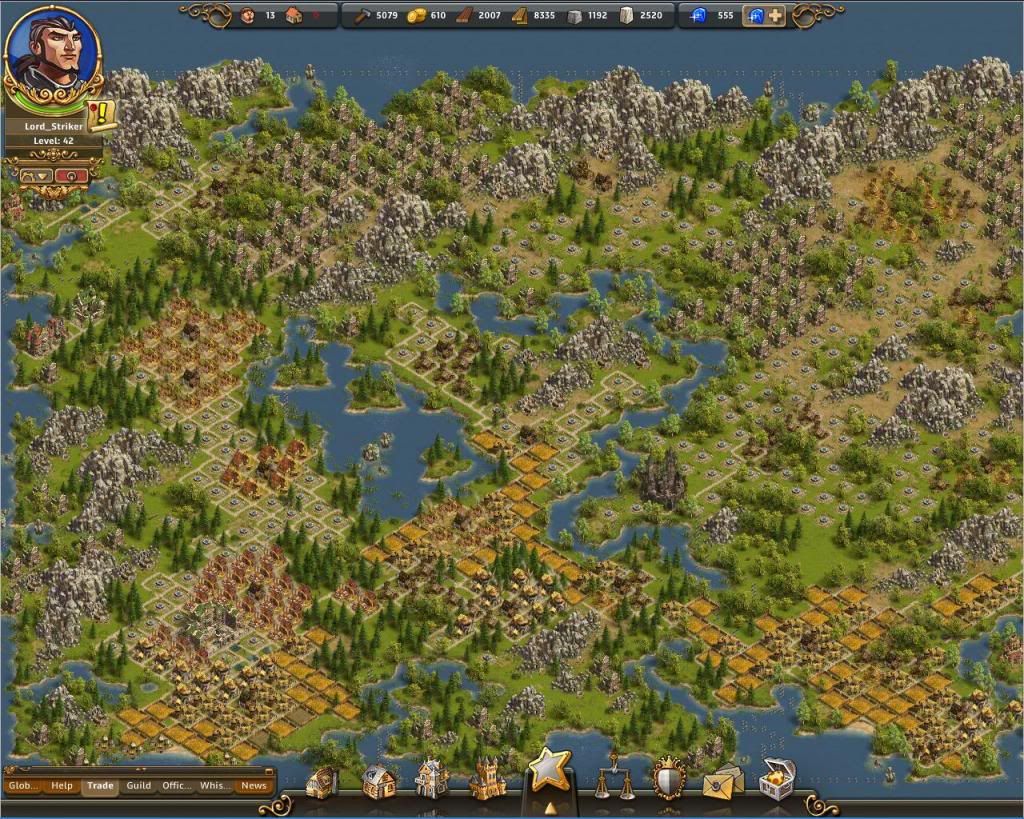Open the Offic... chat tab
Image resolution: width=1024 pixels, height=819 pixels.
pyautogui.click(x=177, y=785)
